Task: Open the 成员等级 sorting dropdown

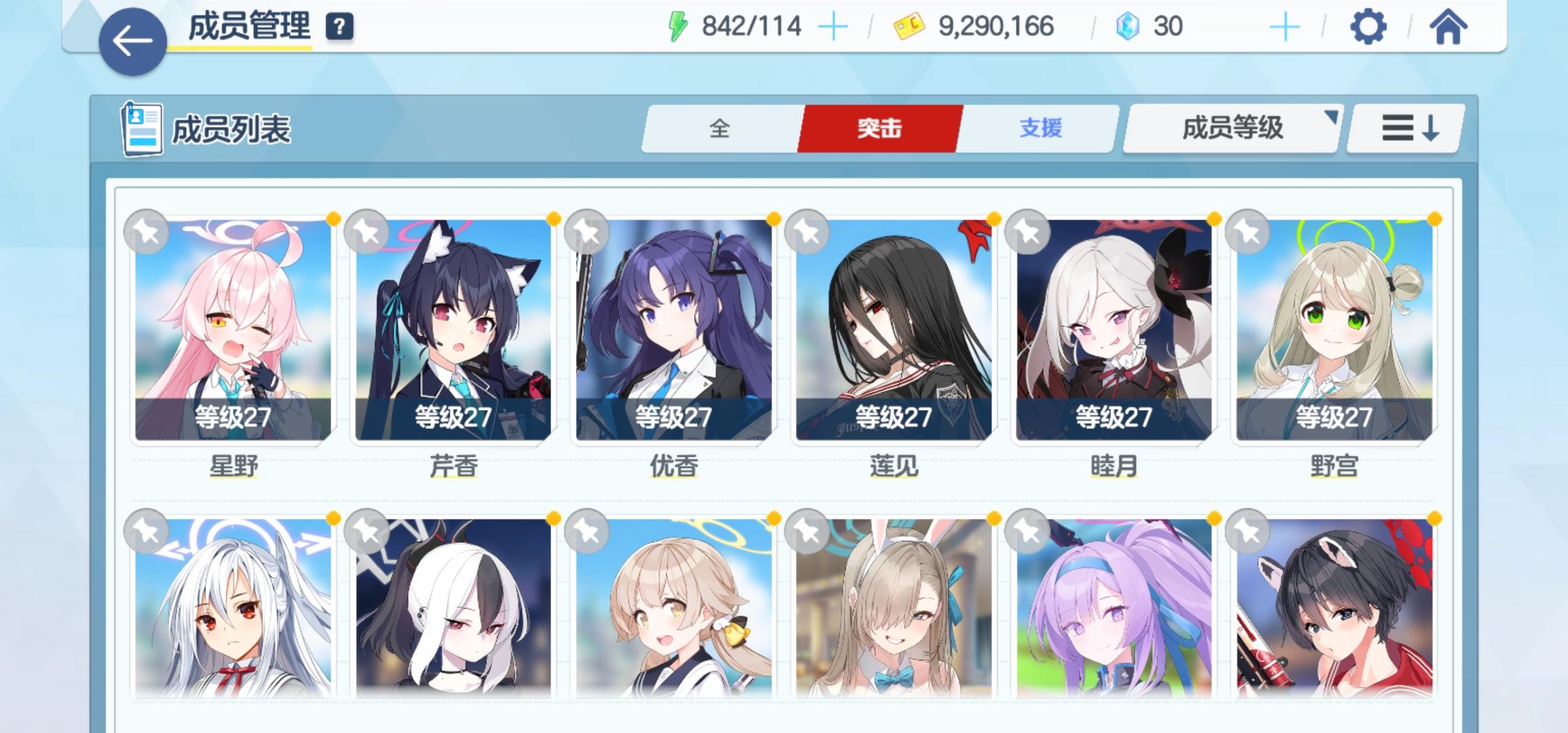Action: coord(1232,129)
